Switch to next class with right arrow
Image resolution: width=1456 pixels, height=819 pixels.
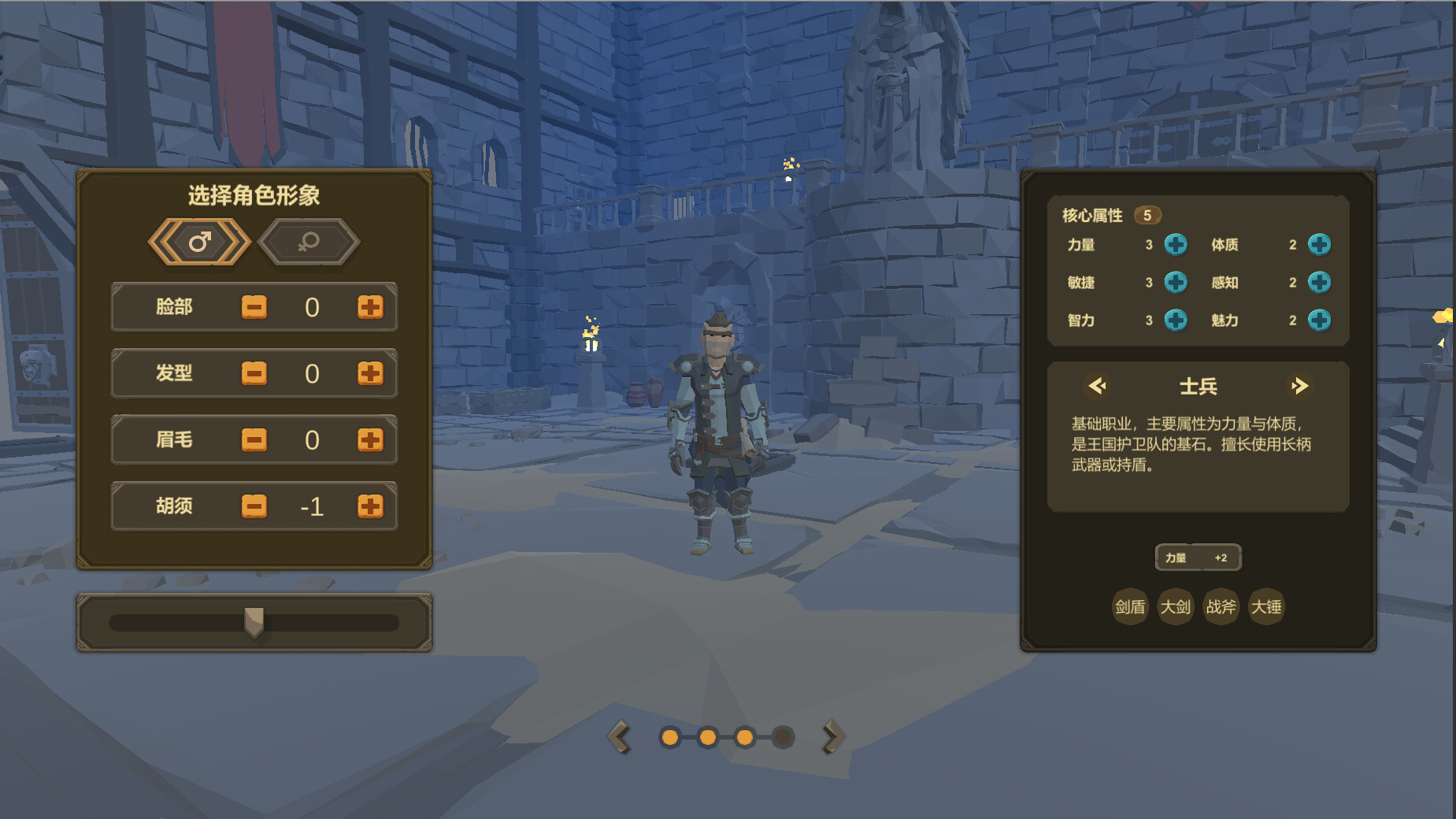[1301, 386]
